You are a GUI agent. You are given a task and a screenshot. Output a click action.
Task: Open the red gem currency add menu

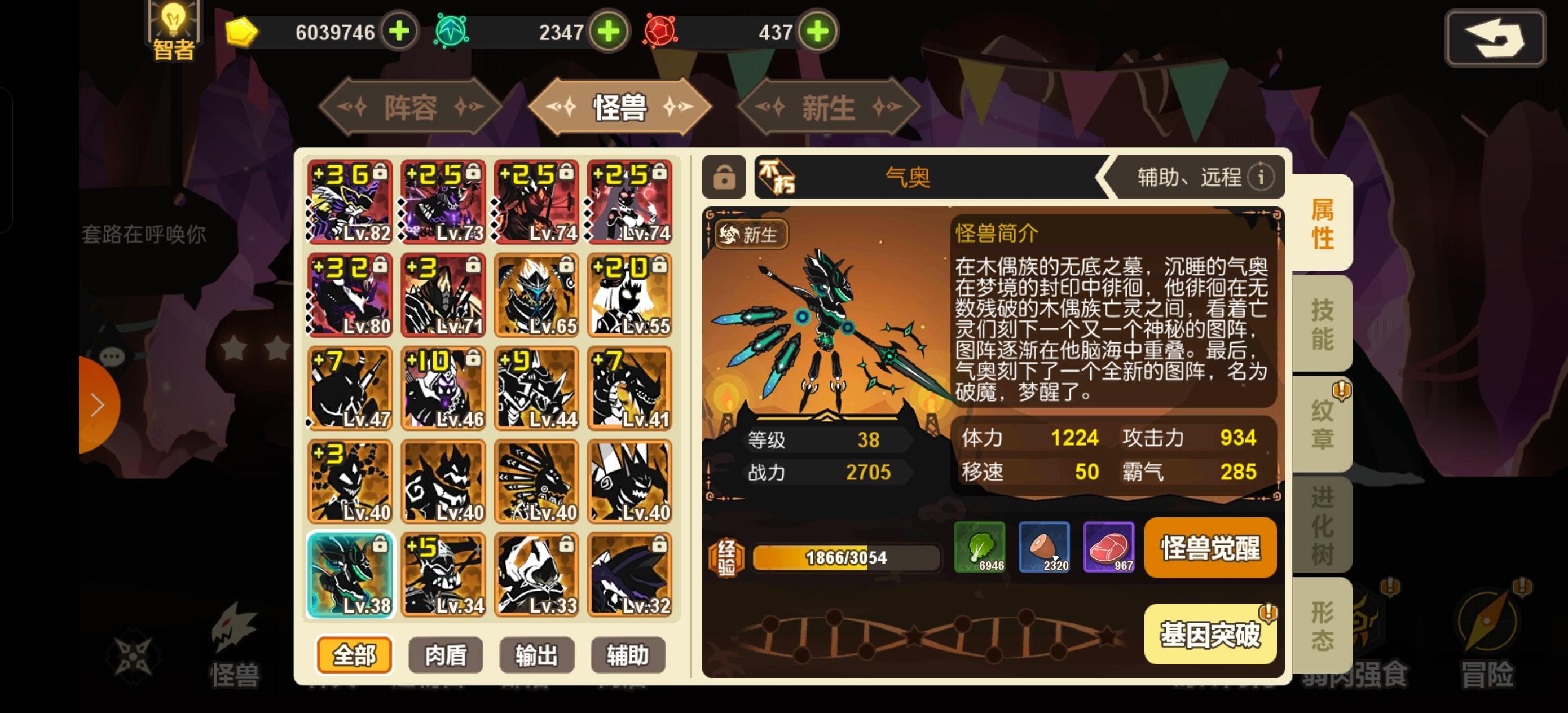click(x=818, y=32)
